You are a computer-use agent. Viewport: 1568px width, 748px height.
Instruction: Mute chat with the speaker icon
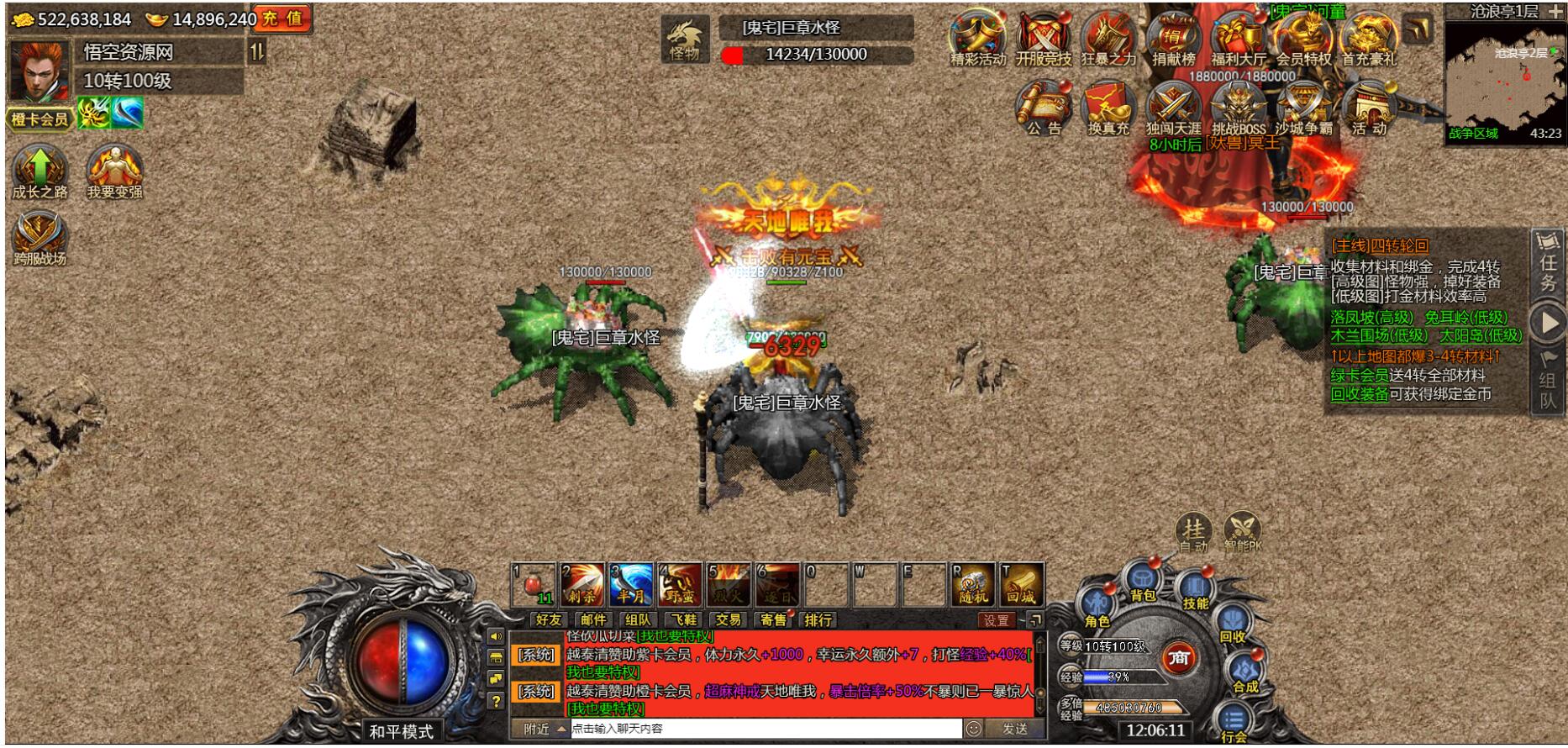497,635
